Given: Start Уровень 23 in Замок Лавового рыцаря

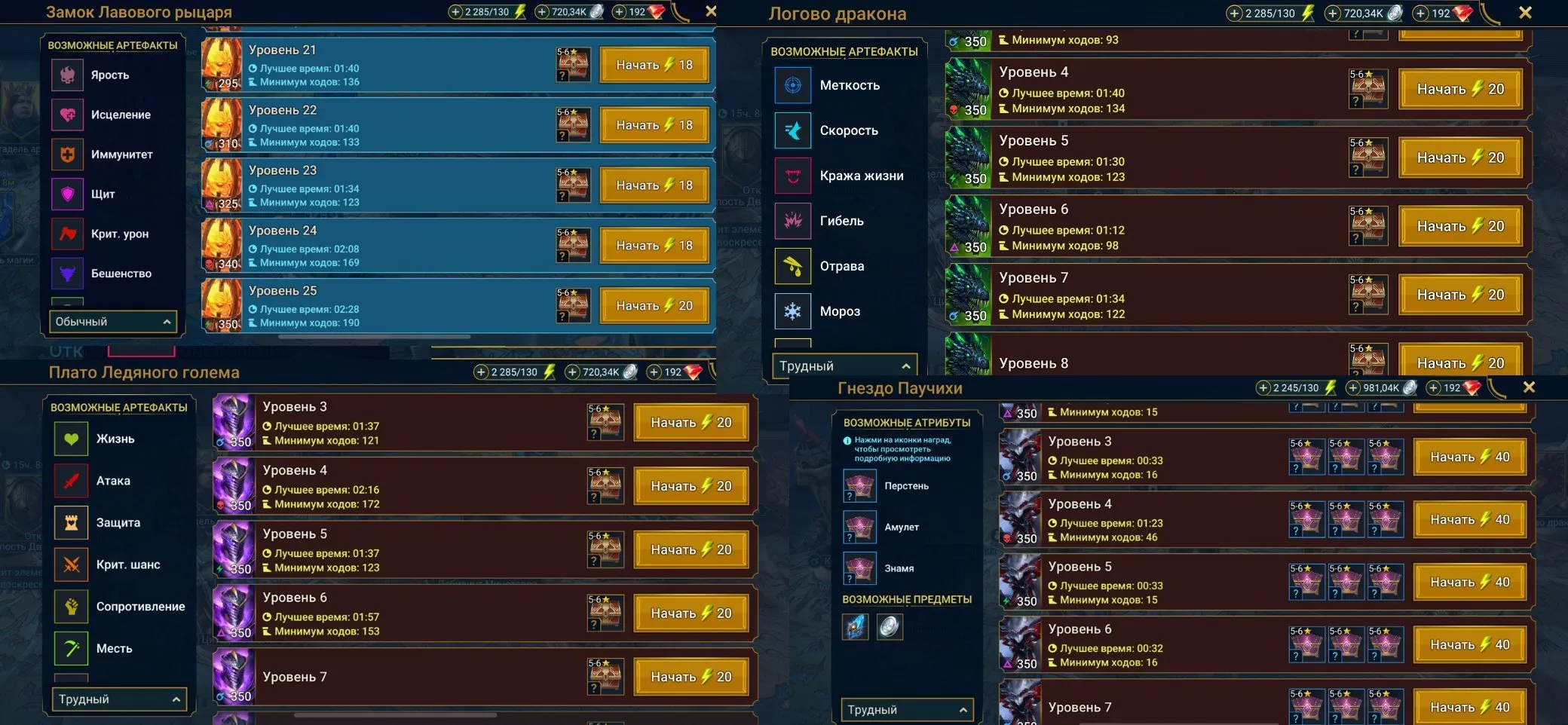Looking at the screenshot, I should tap(654, 185).
